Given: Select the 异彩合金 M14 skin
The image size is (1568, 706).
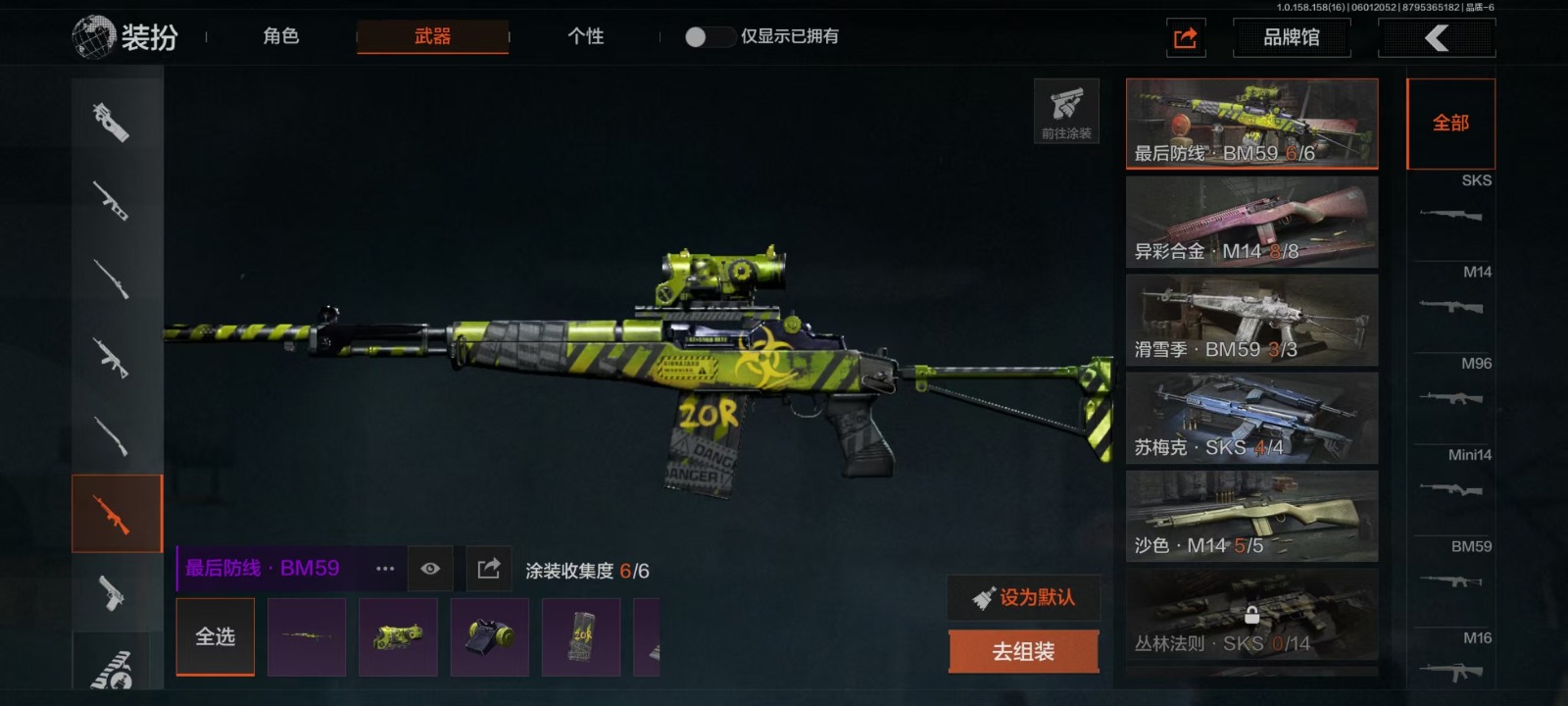Looking at the screenshot, I should [x=1251, y=223].
